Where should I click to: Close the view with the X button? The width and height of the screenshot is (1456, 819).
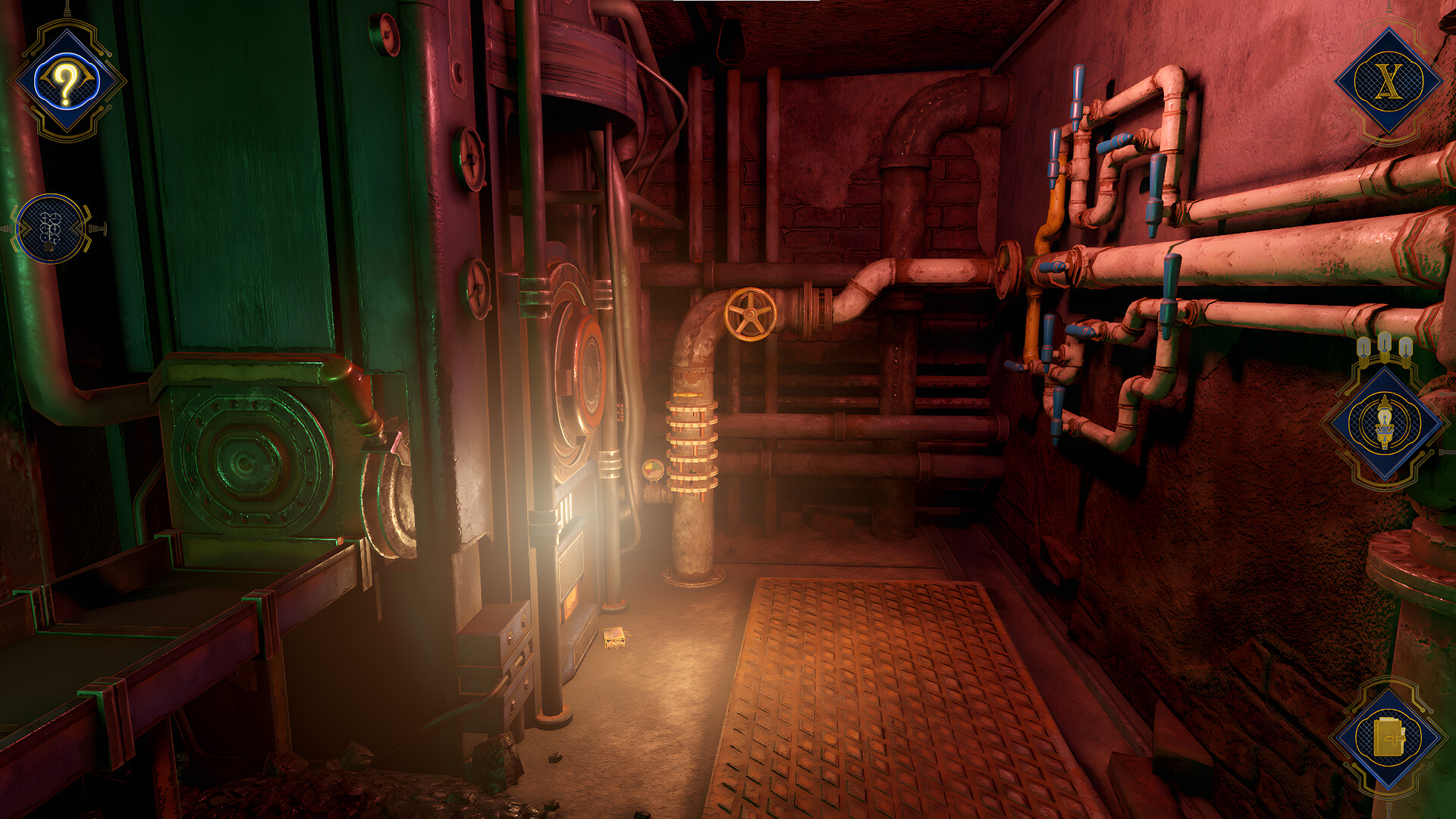tap(1389, 81)
